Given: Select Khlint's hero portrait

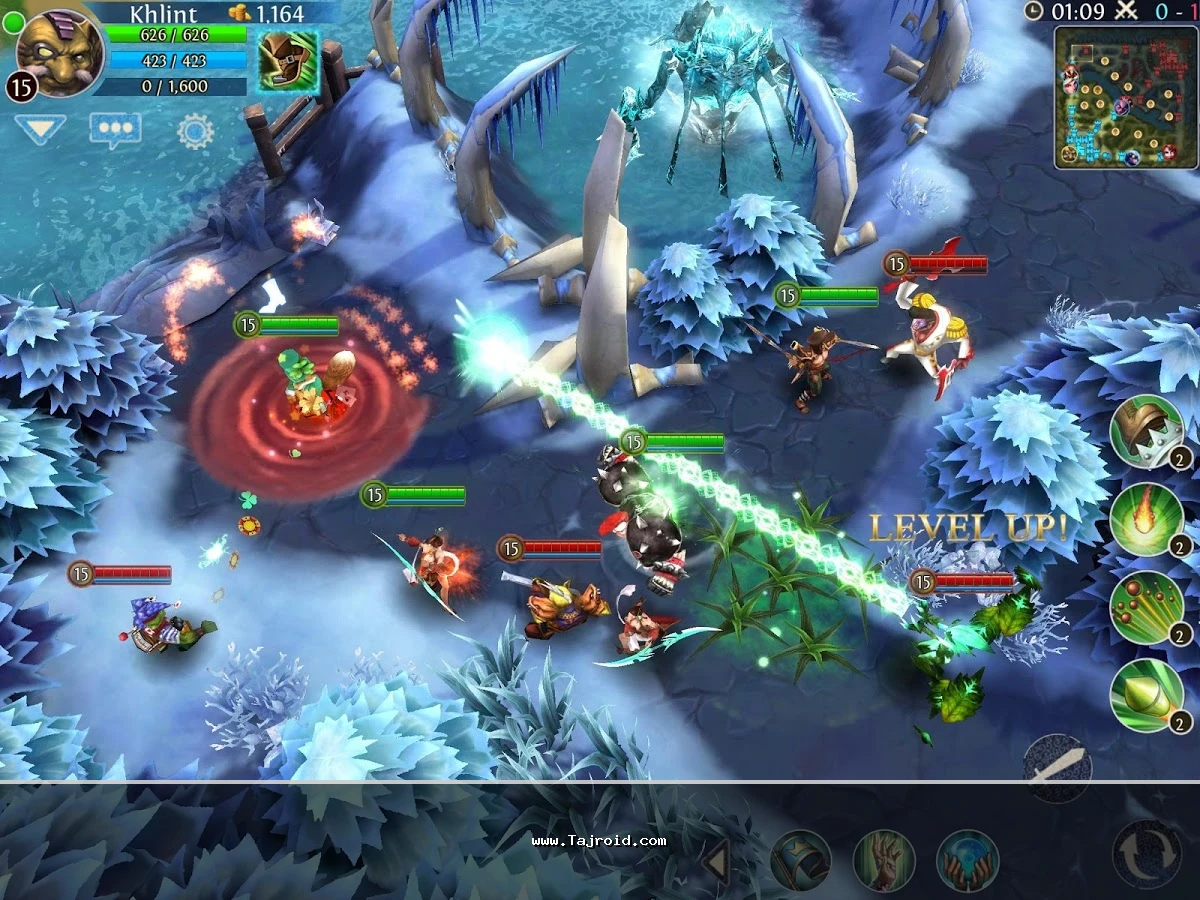Looking at the screenshot, I should point(60,52).
